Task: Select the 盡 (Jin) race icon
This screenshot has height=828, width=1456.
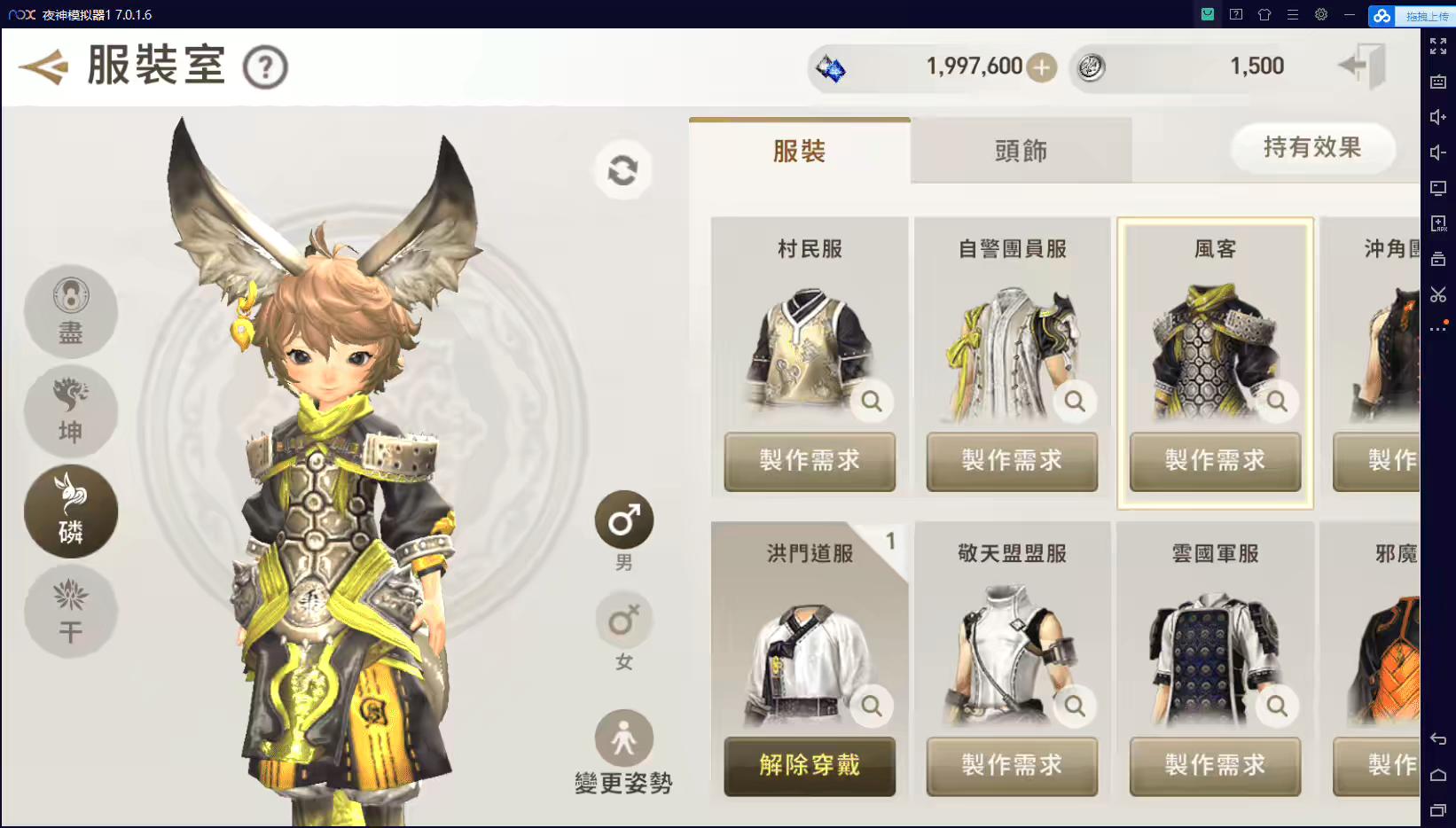Action: pos(70,312)
